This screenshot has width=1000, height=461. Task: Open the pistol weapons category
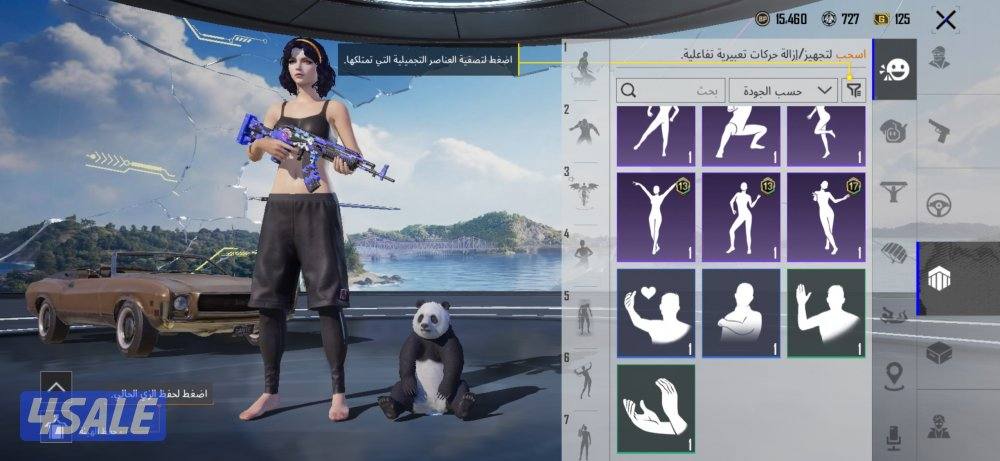pyautogui.click(x=938, y=130)
